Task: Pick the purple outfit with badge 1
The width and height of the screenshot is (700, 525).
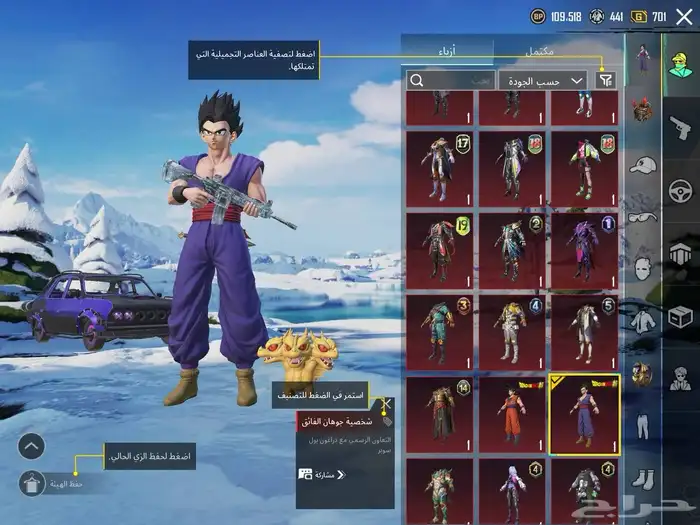Action: pyautogui.click(x=584, y=249)
